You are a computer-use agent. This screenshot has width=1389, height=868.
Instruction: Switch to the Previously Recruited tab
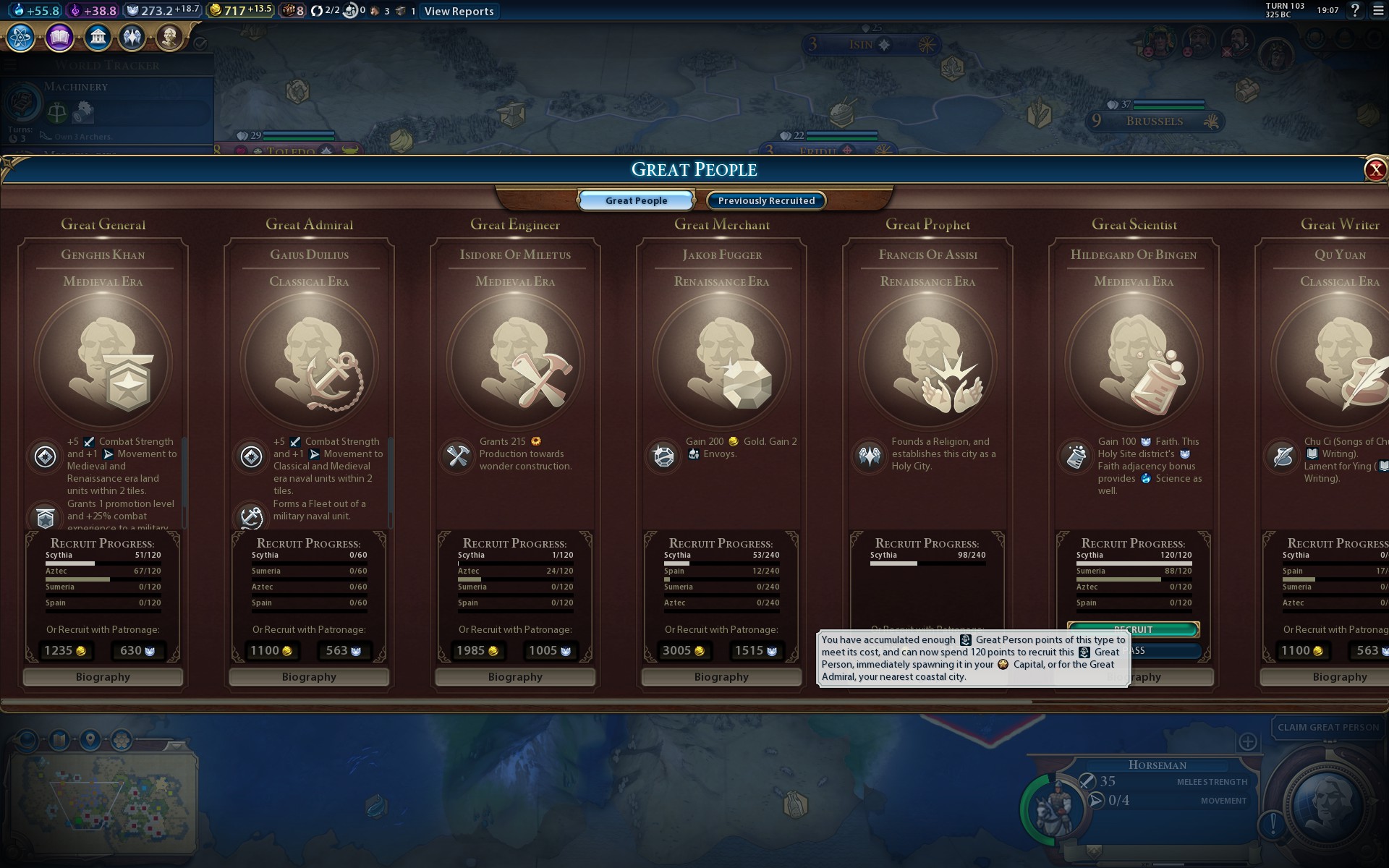pos(766,200)
